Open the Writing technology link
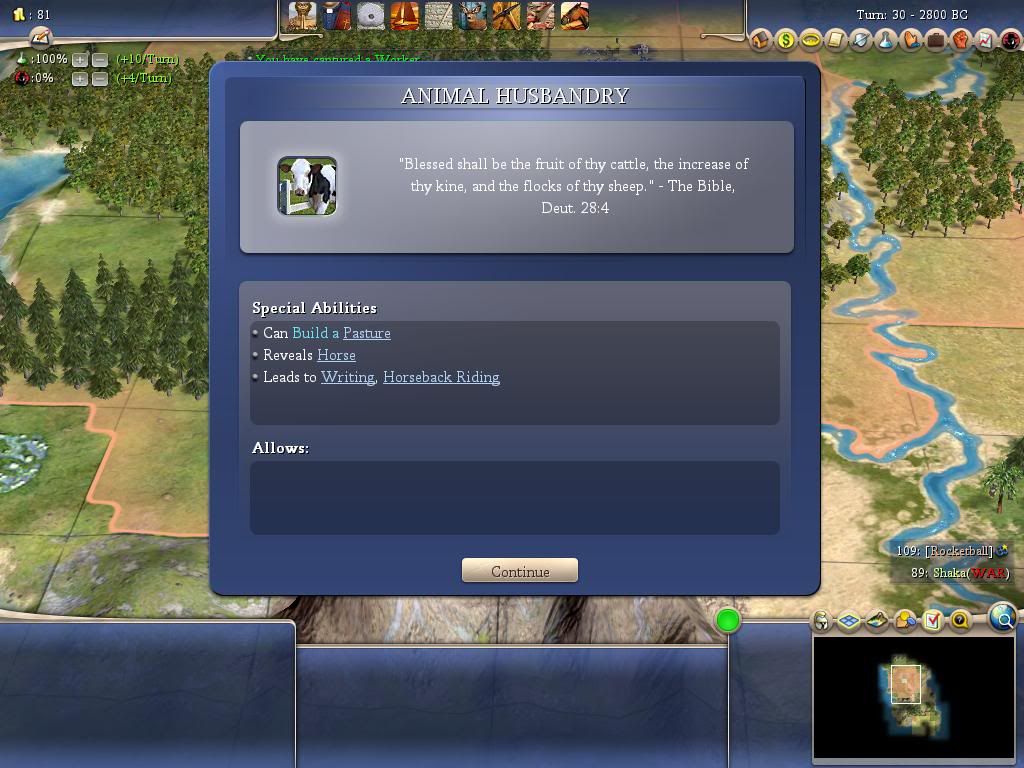 pos(347,377)
